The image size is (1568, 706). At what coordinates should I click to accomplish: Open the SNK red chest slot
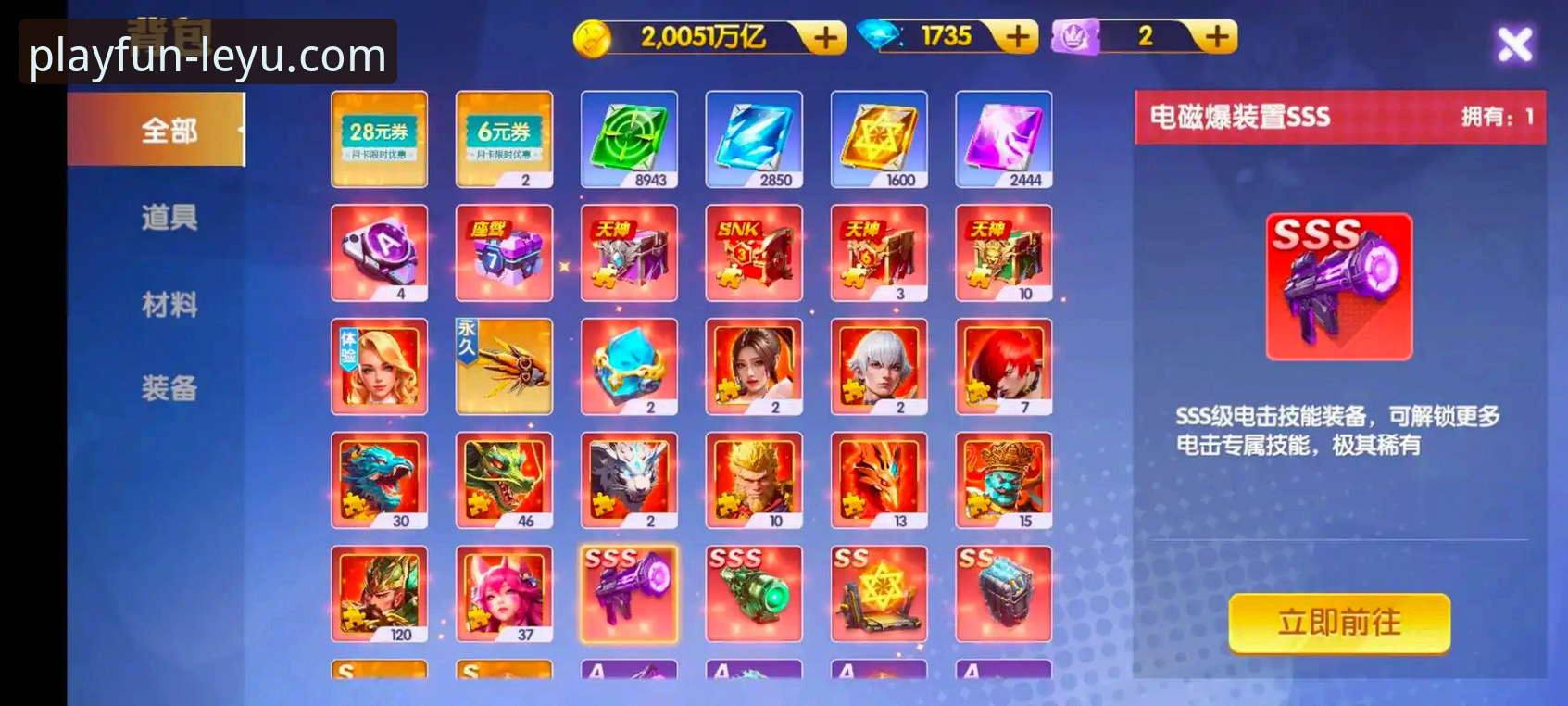(754, 253)
